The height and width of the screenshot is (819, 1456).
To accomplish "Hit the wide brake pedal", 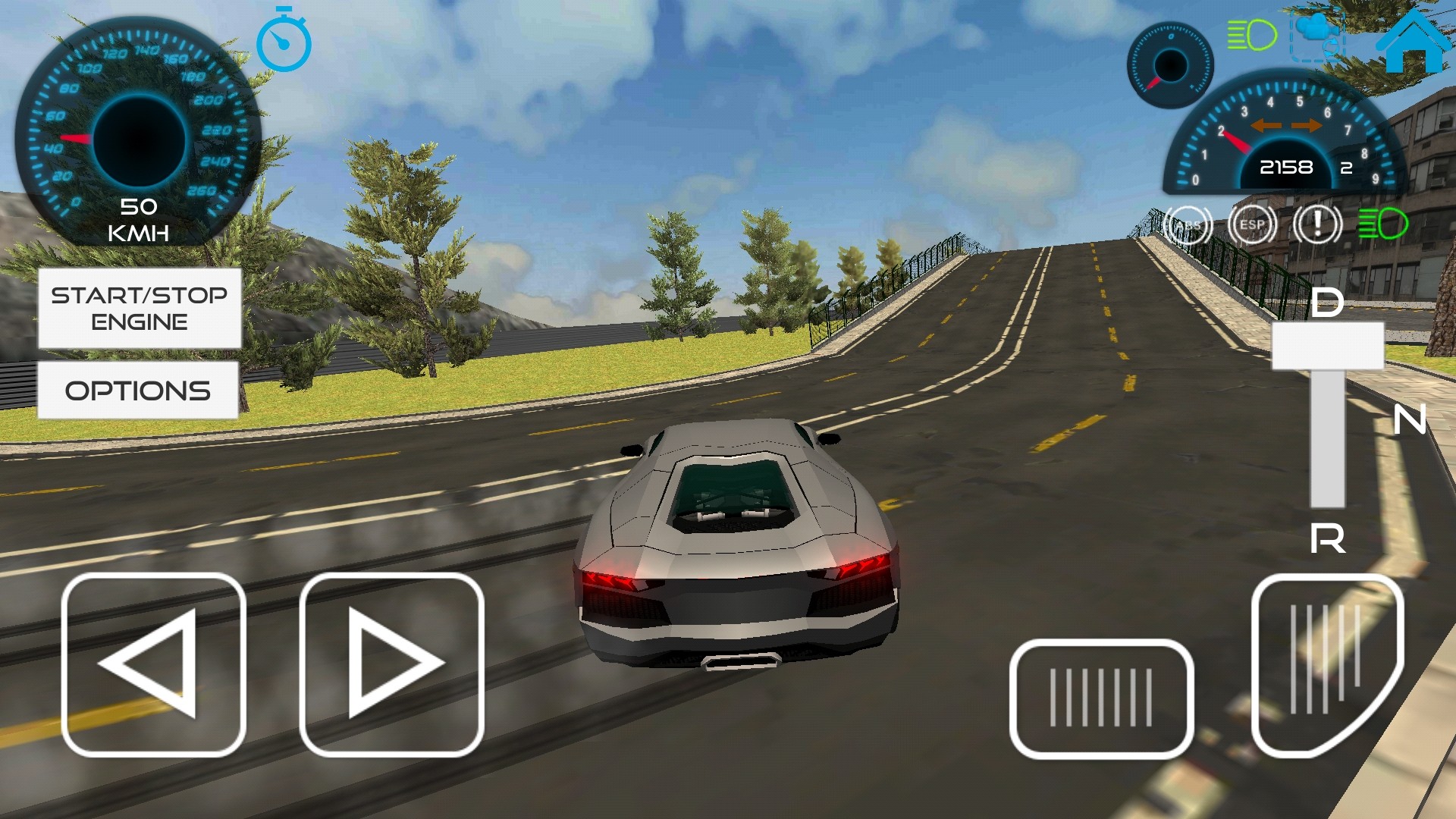I will point(1101,698).
